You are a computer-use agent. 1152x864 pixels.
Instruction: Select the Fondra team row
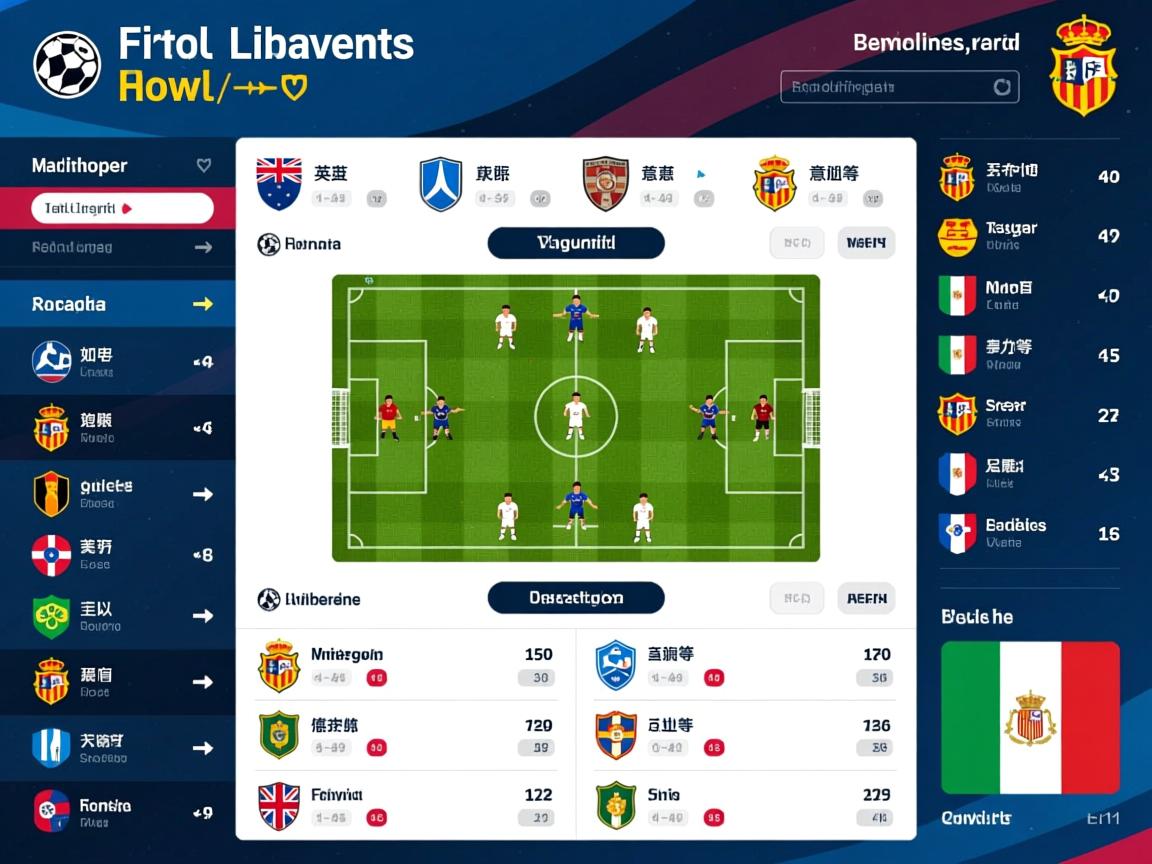pos(120,812)
